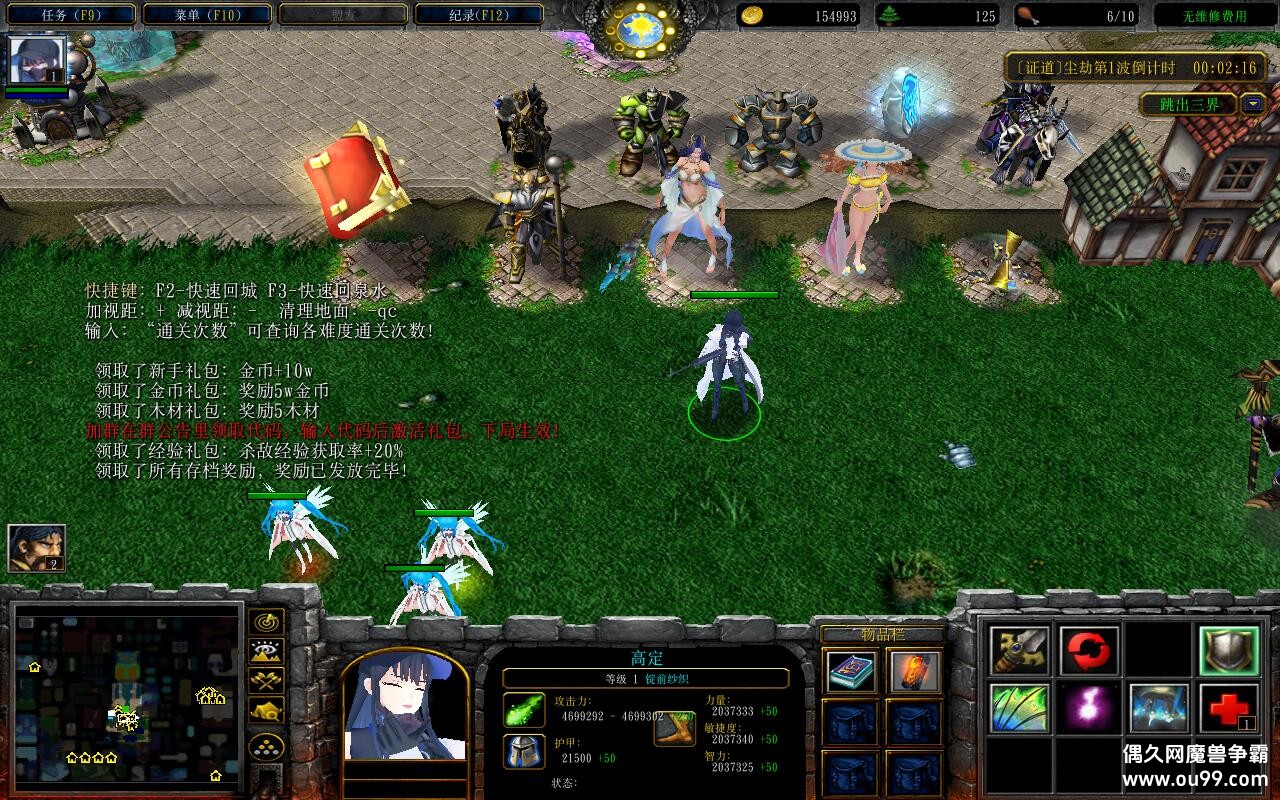
Task: Toggle the crossed-axes ally color button
Action: pos(266,681)
